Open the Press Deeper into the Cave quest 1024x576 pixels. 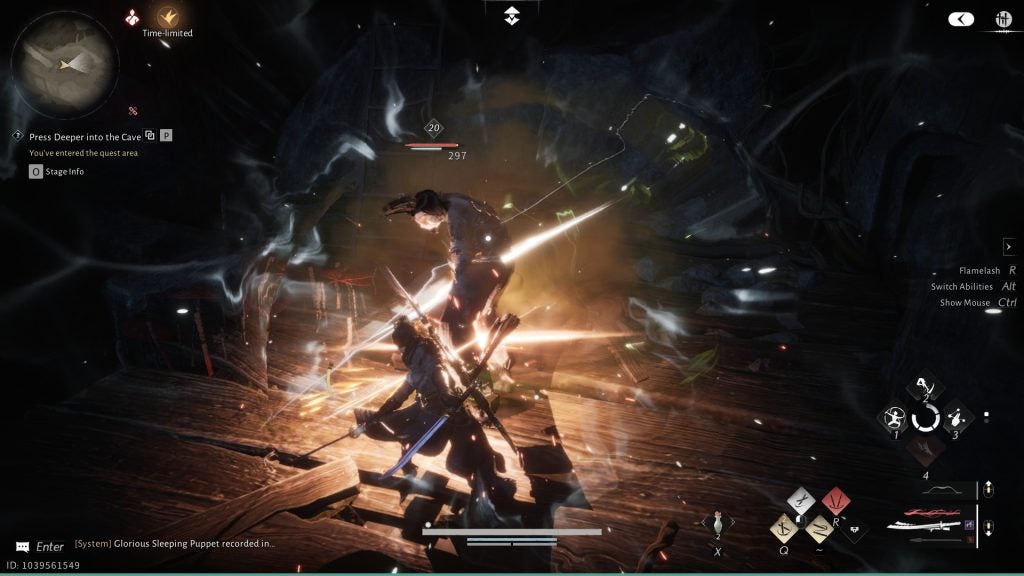click(x=84, y=136)
